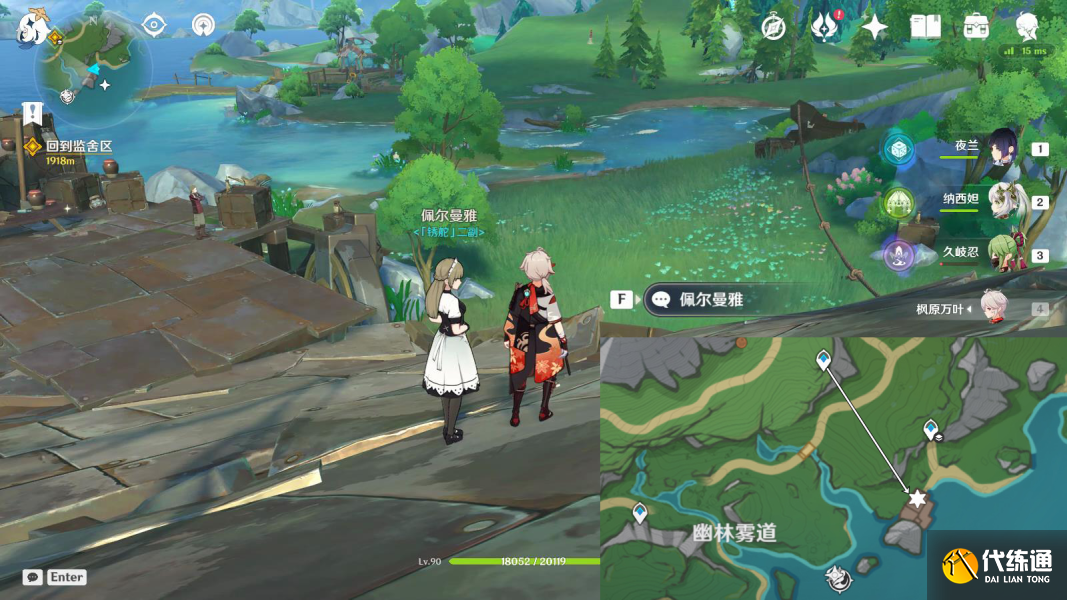The image size is (1067, 600).
Task: Select active character 枫原万叶 in party list
Action: pos(991,308)
